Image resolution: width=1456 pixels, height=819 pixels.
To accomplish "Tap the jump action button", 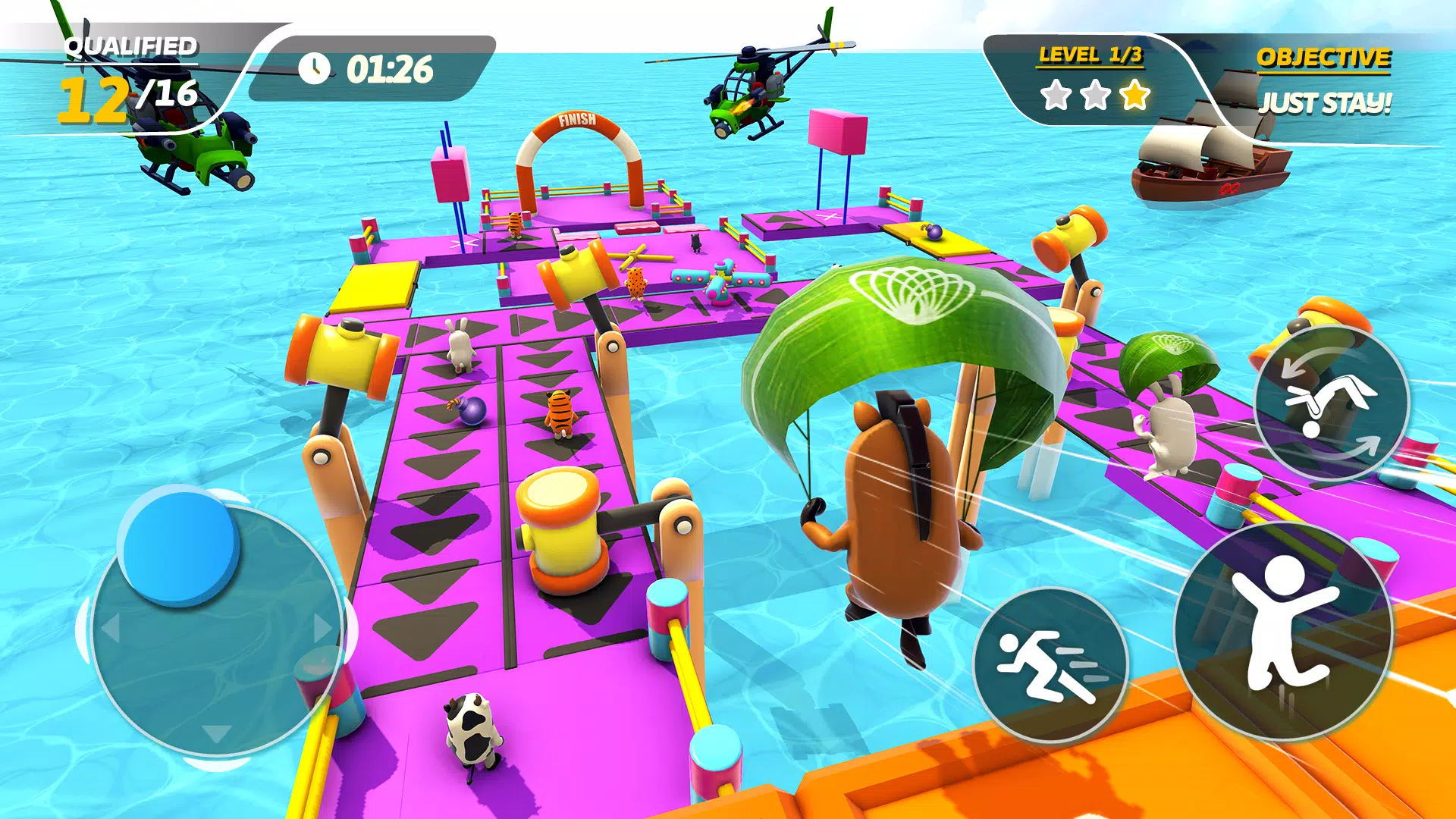I will pyautogui.click(x=1283, y=629).
